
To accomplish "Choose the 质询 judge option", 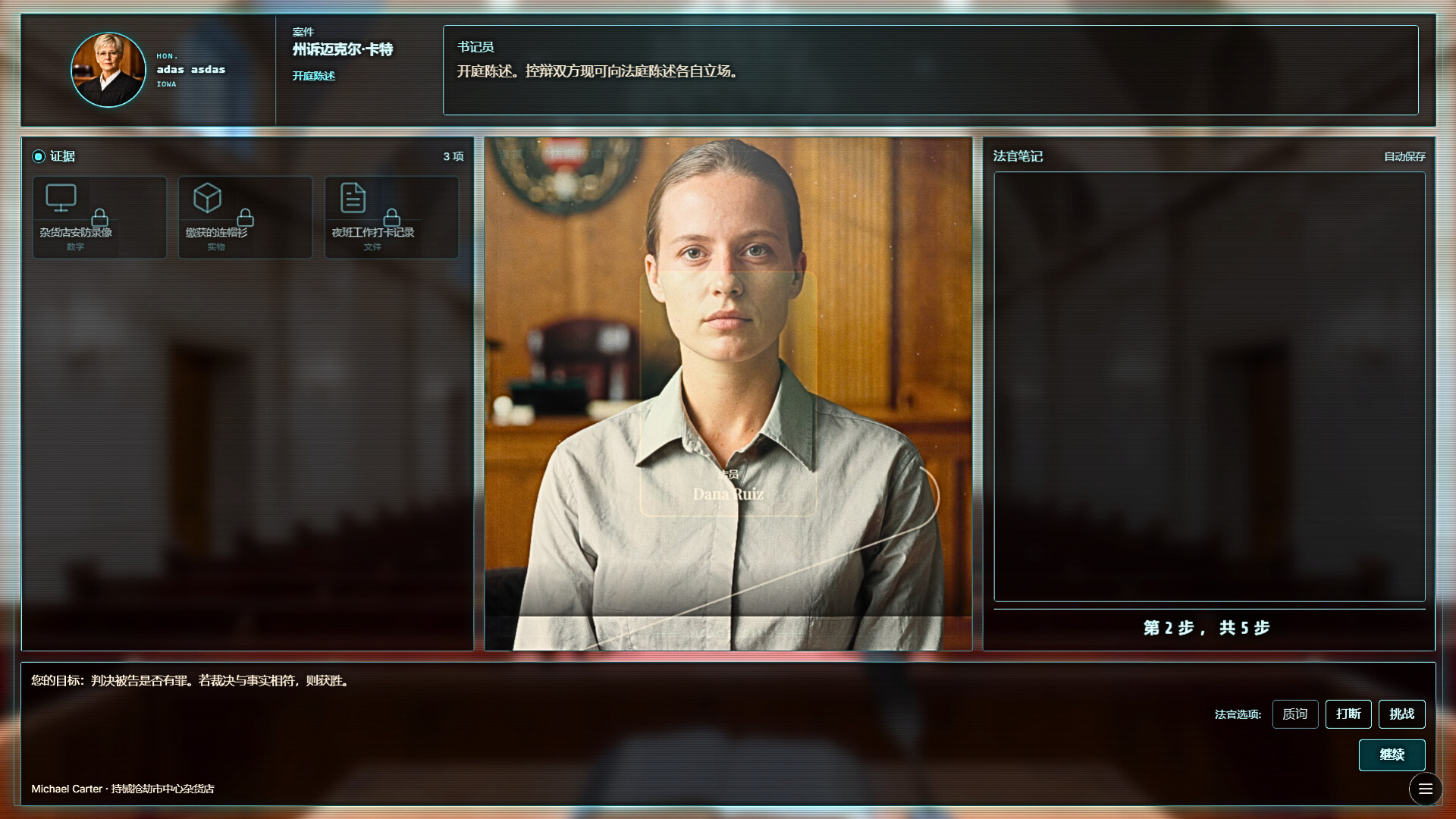I will pos(1294,714).
